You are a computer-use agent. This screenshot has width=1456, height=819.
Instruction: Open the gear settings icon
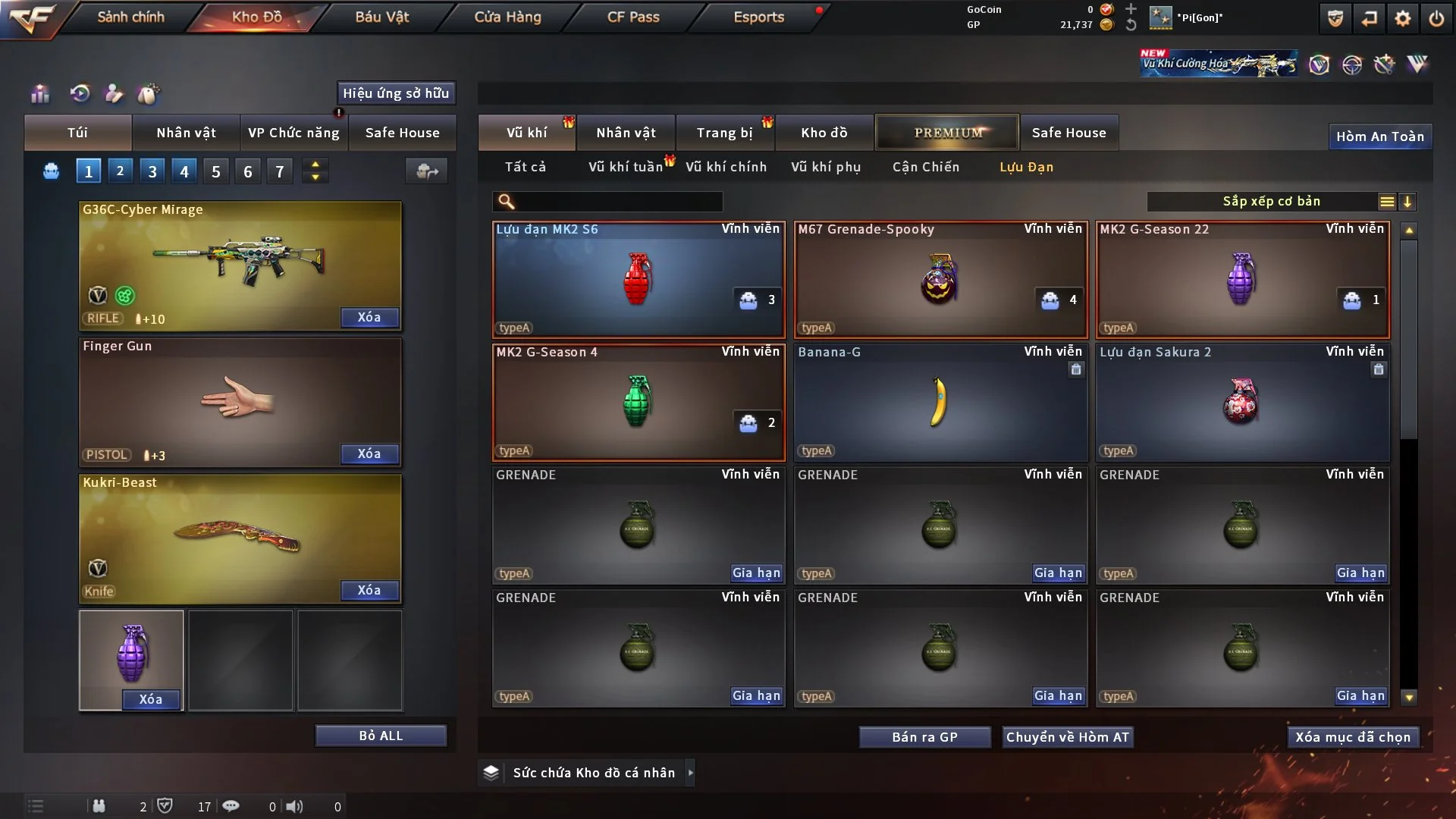click(x=1402, y=18)
